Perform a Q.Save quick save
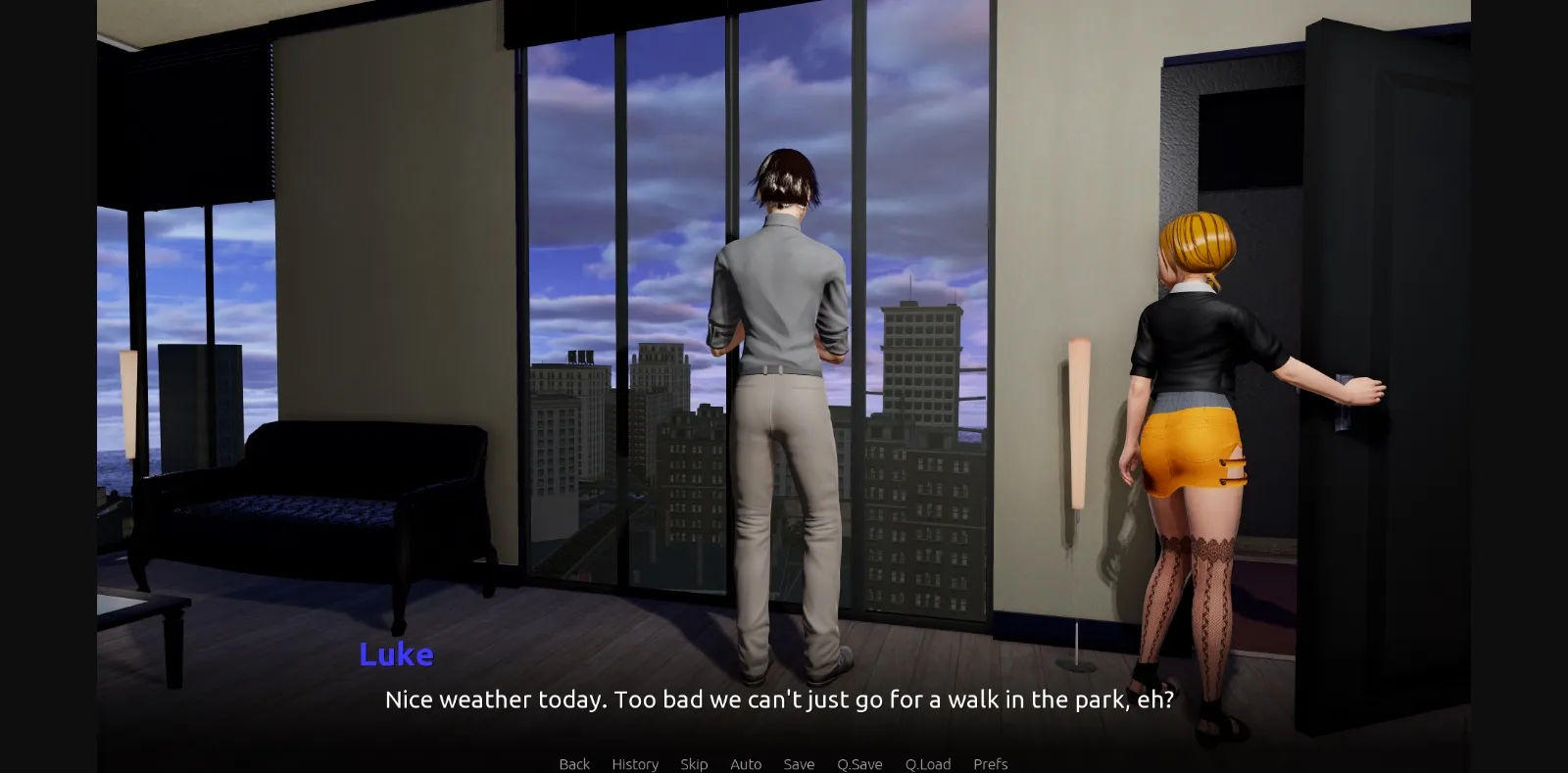The width and height of the screenshot is (1568, 773). click(x=859, y=764)
